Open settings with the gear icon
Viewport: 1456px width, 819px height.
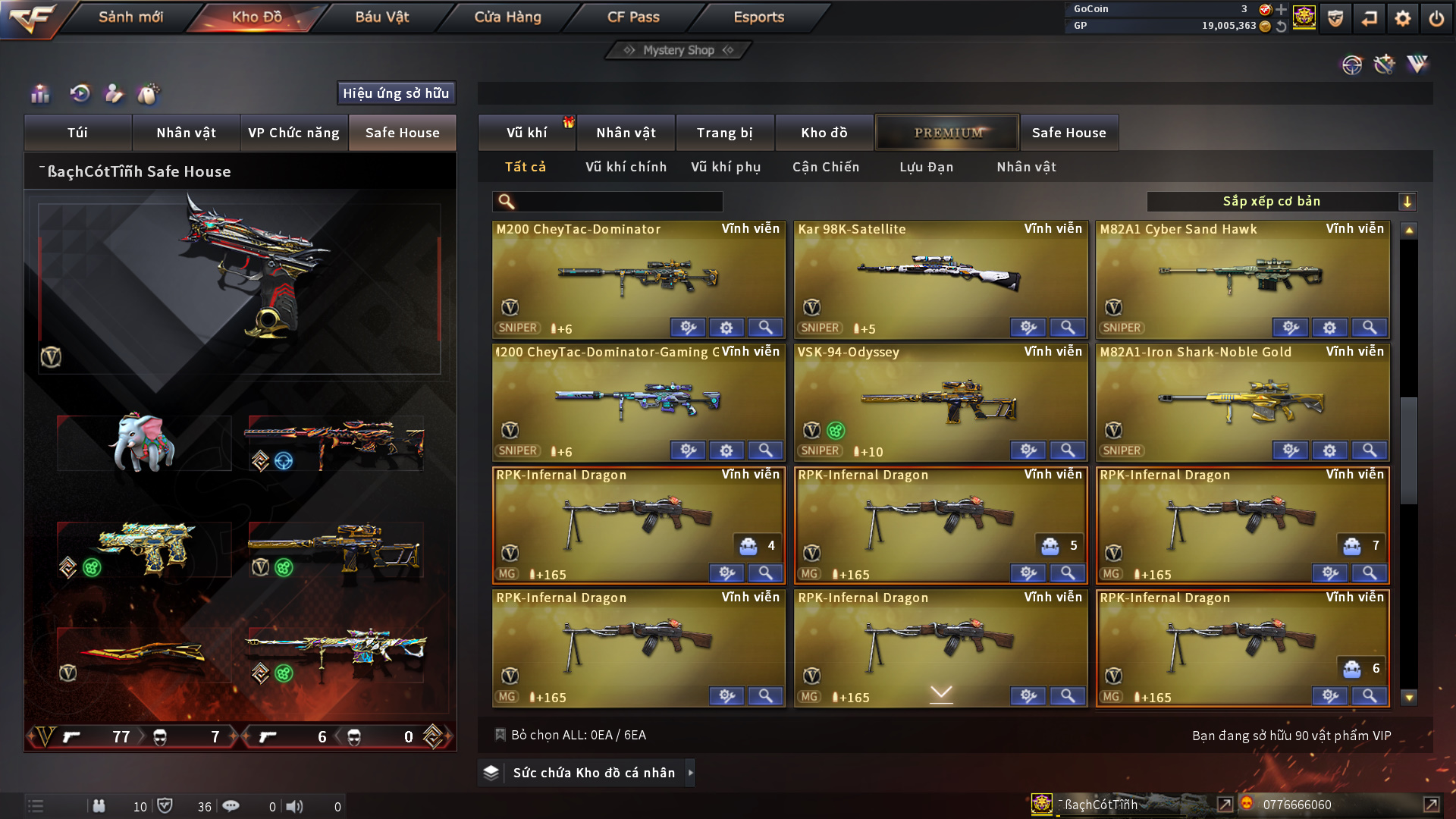pyautogui.click(x=1402, y=18)
